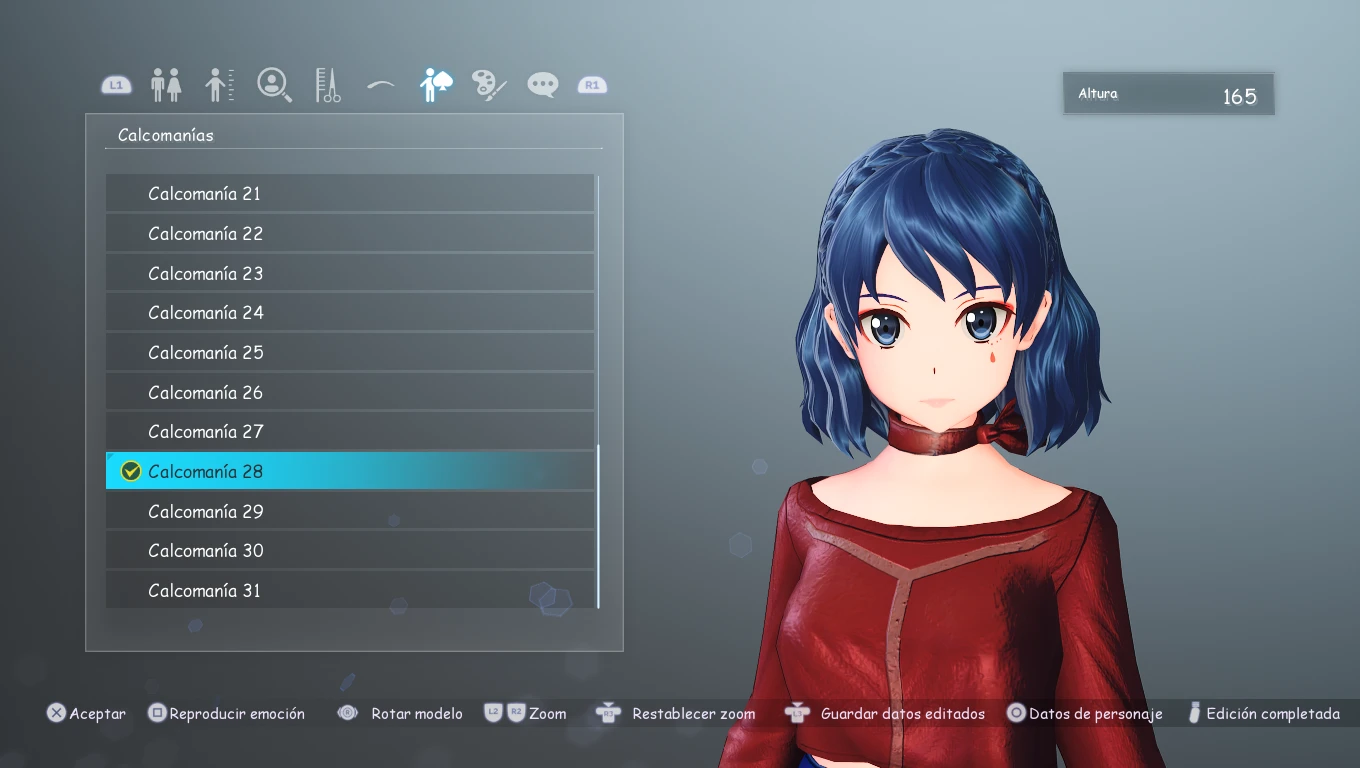The image size is (1360, 768).
Task: Click the decal list scrollbar
Action: pyautogui.click(x=598, y=526)
